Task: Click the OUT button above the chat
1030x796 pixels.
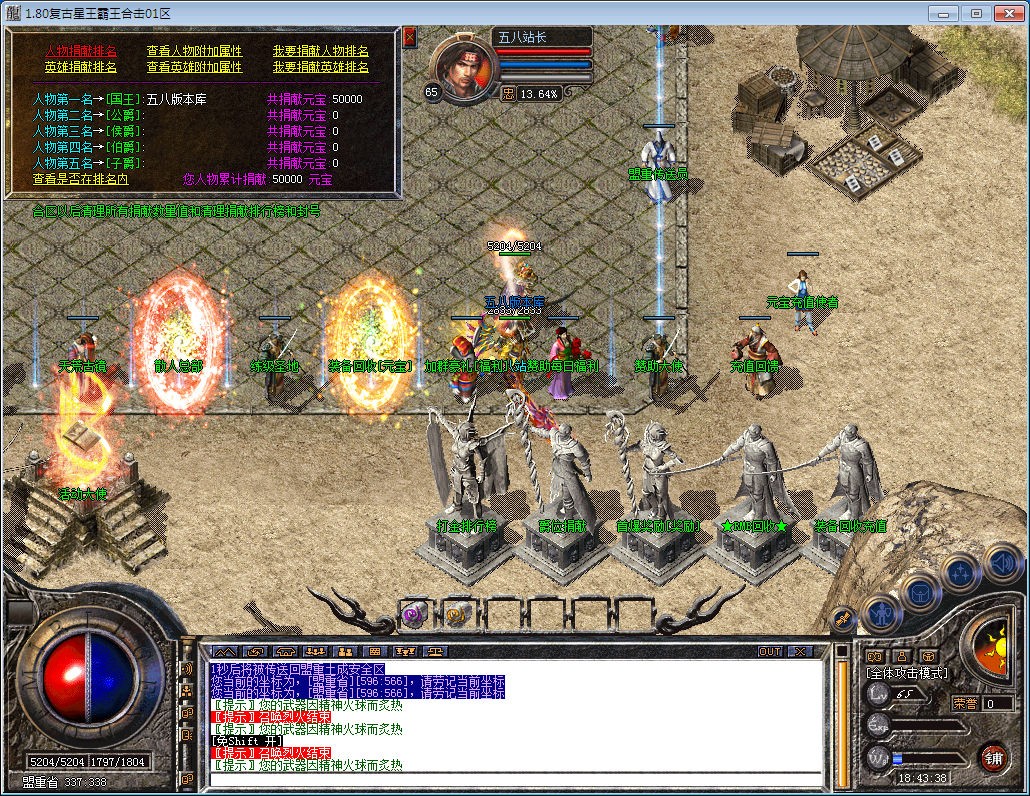Action: pyautogui.click(x=769, y=651)
